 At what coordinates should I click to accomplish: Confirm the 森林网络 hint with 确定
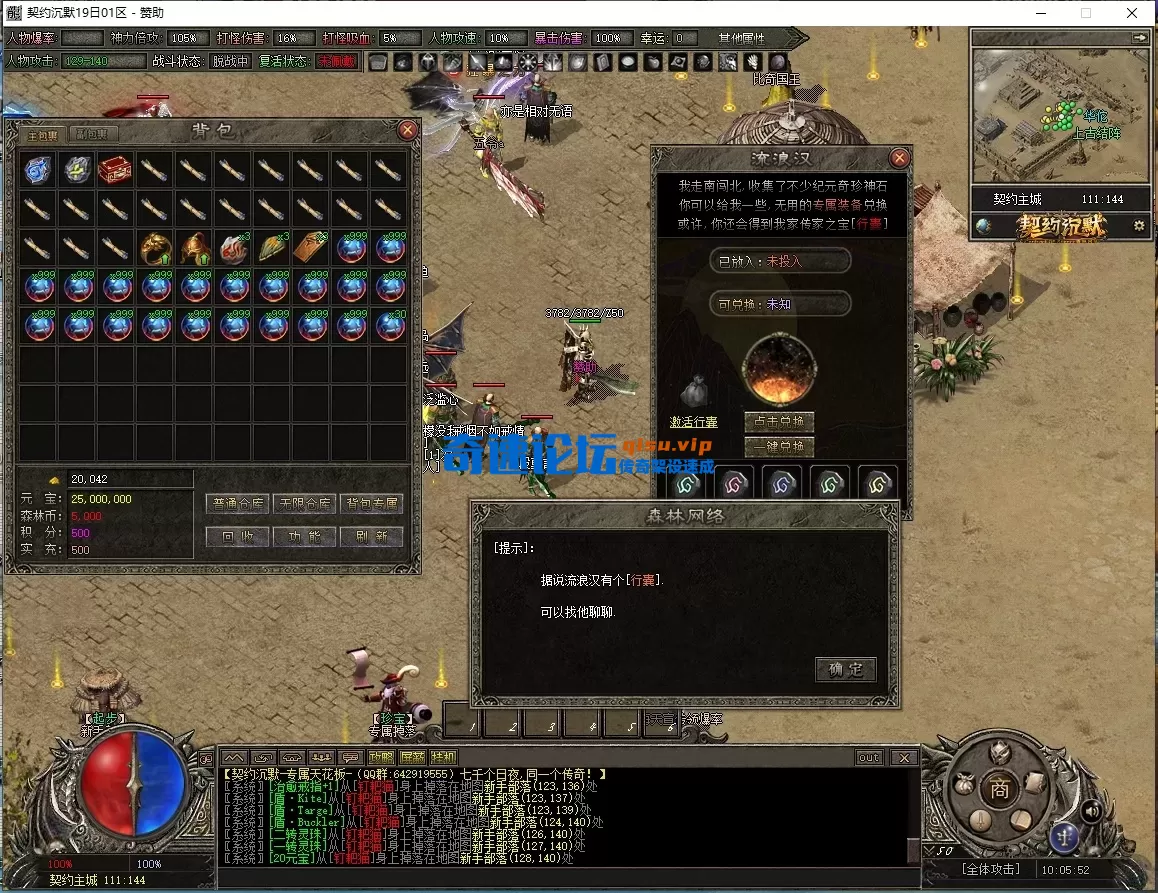845,669
